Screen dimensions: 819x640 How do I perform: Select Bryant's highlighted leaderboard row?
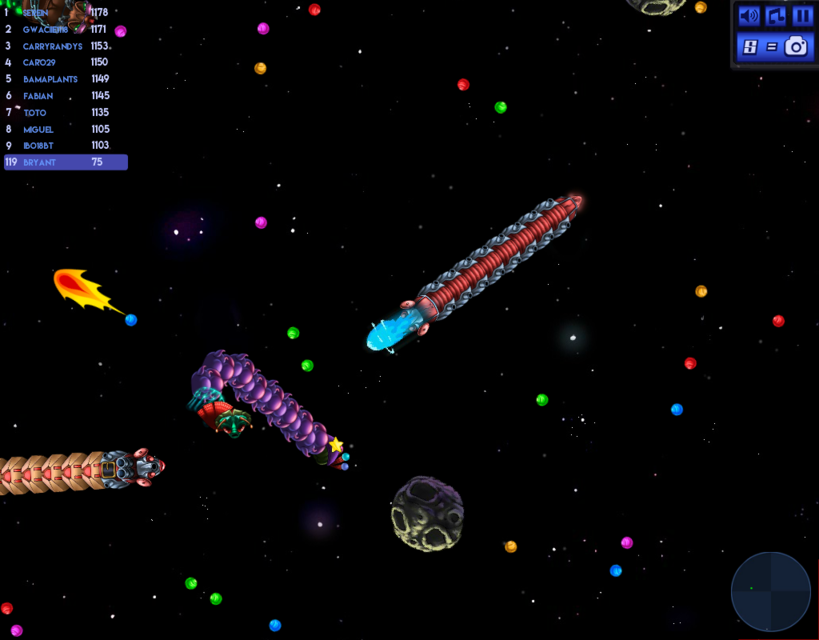(x=66, y=162)
